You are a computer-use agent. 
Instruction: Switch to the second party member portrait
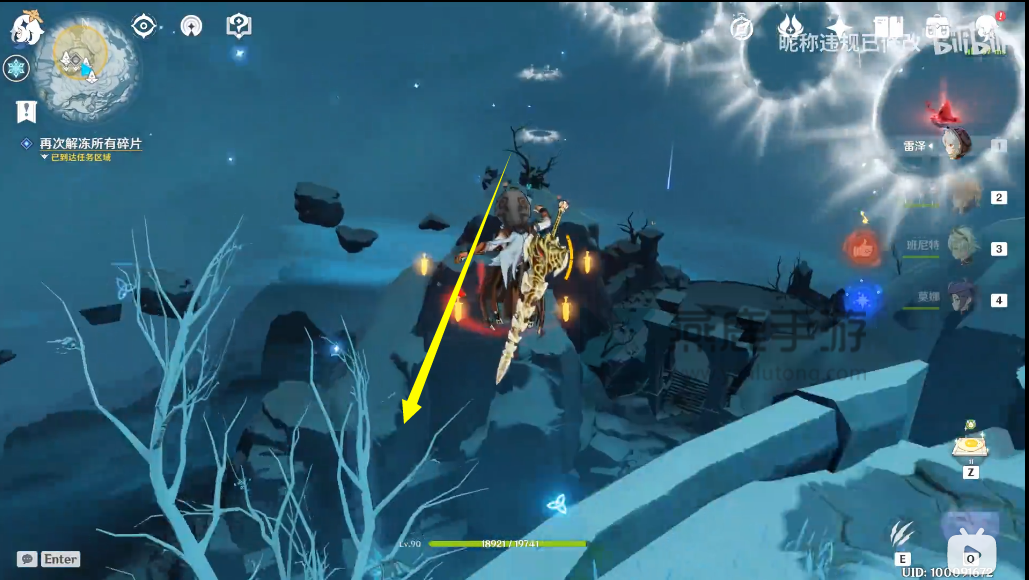[x=962, y=196]
